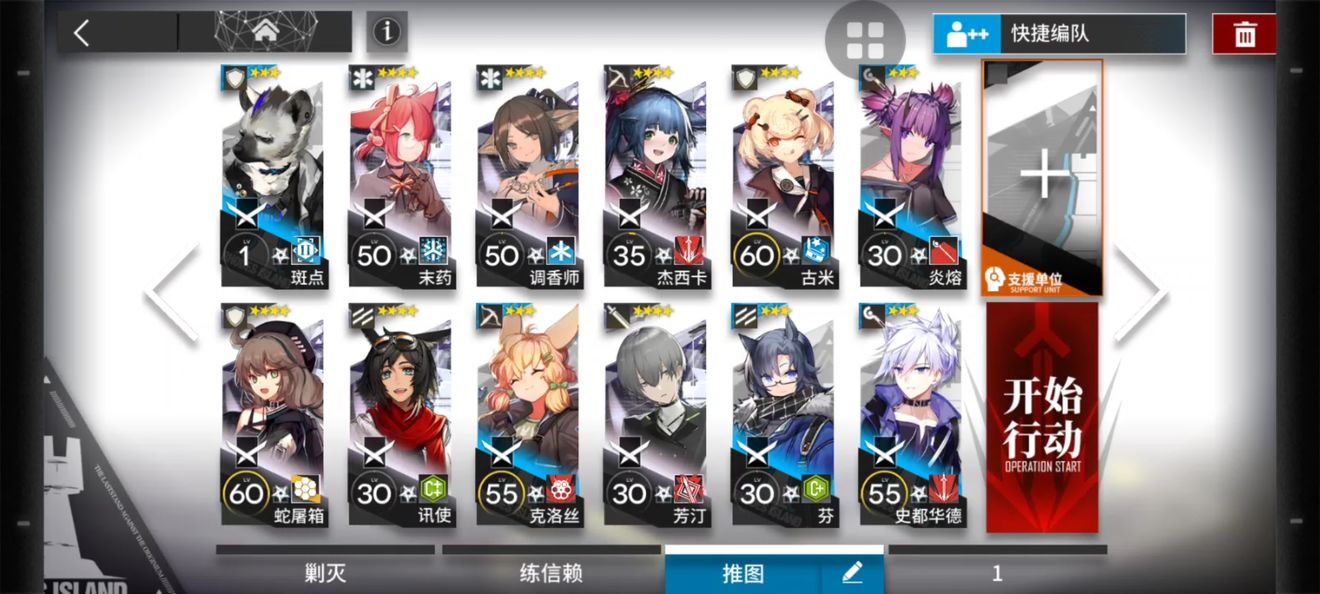
Task: Open the quick squad formation (快捷编队)
Action: (x=1059, y=34)
